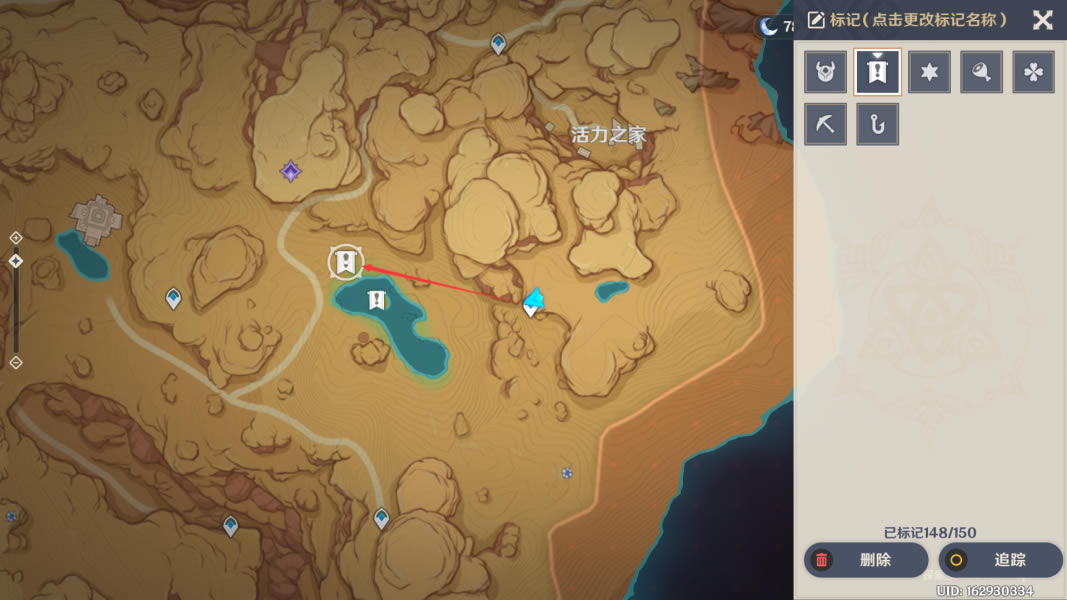Select the circled banner pin on the map
Screen dimensions: 1067x600
pyautogui.click(x=346, y=262)
